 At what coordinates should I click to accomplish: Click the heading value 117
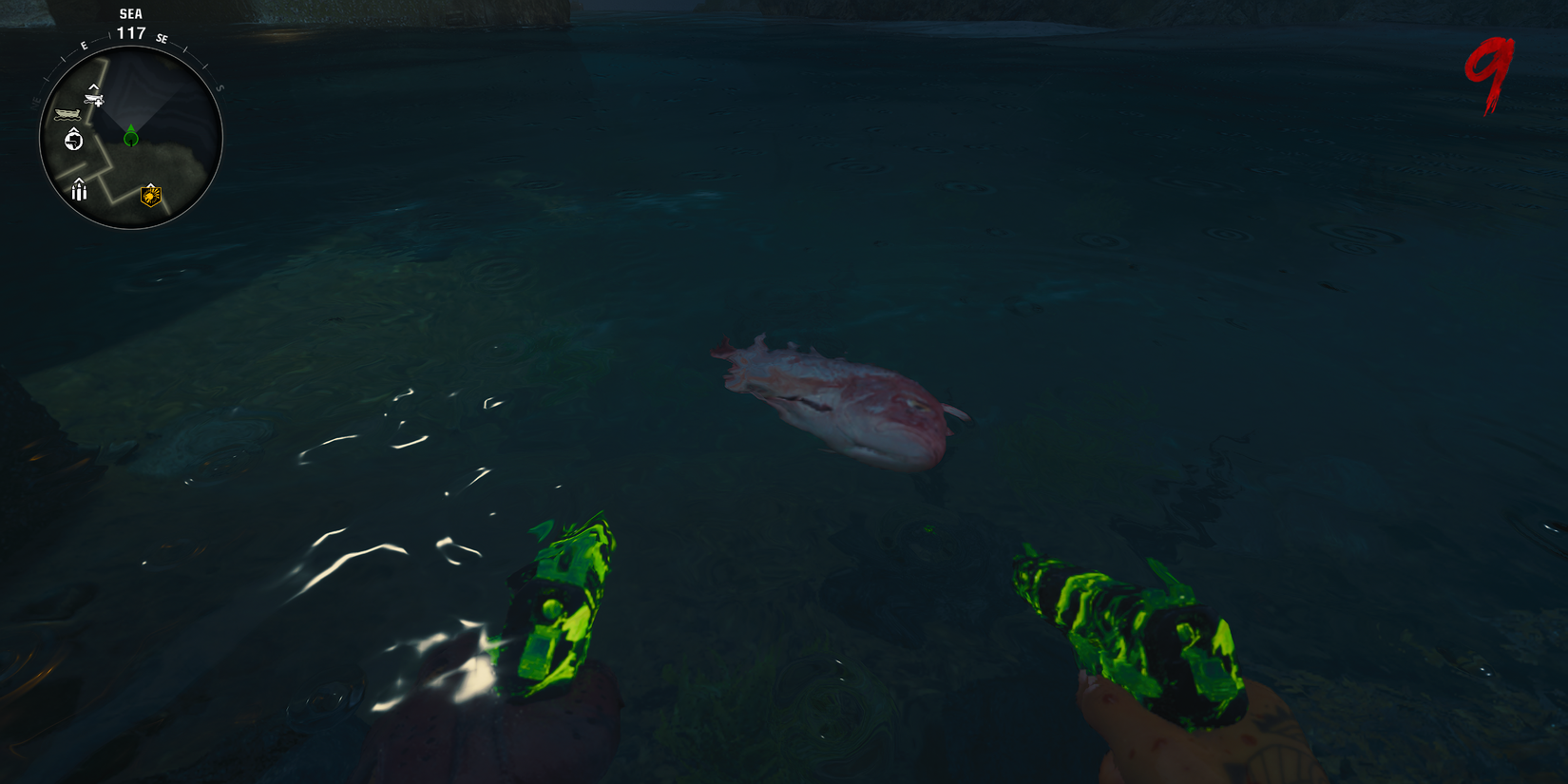coord(131,32)
